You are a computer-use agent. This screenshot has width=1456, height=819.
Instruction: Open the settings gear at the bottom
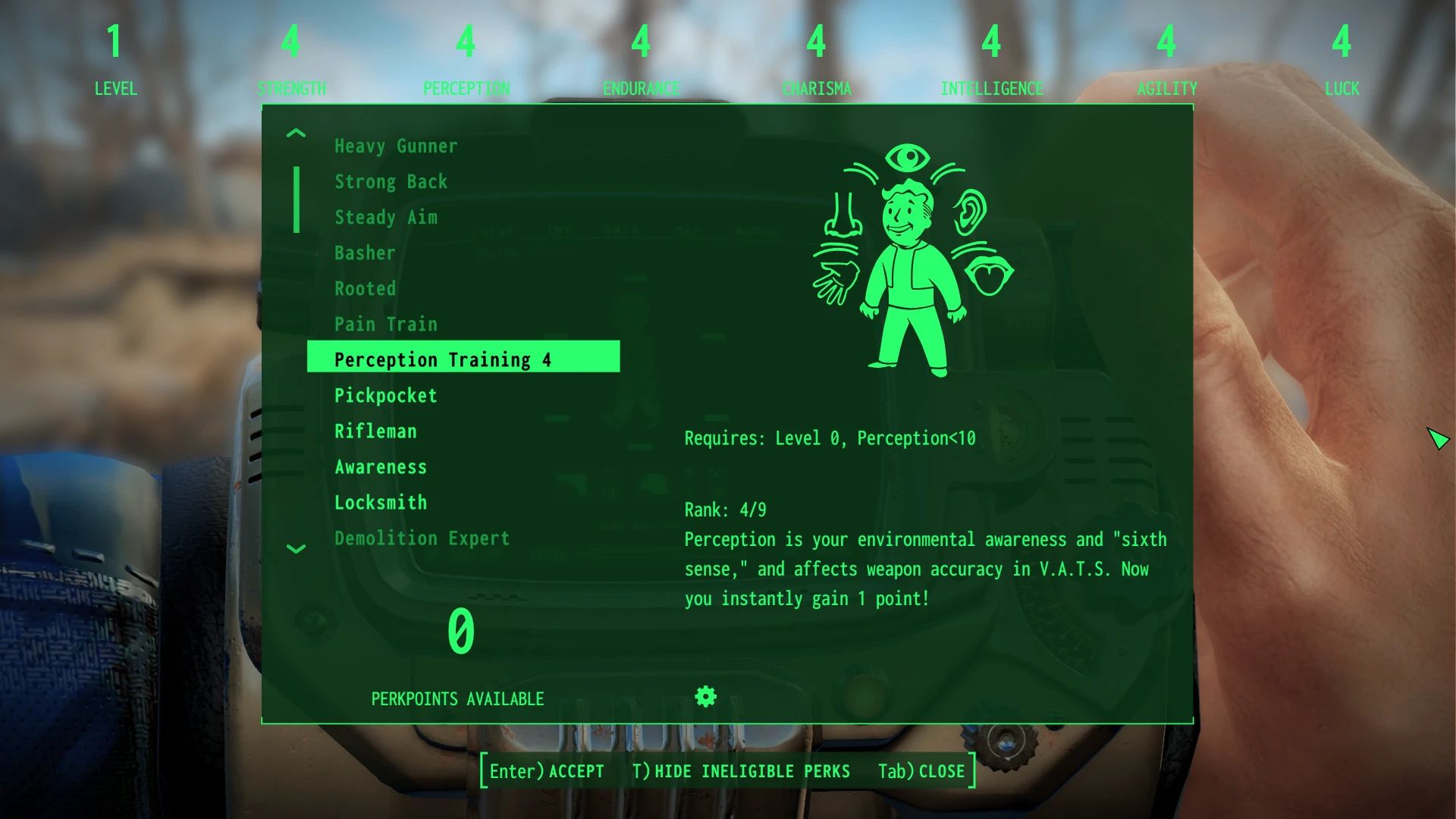[705, 696]
